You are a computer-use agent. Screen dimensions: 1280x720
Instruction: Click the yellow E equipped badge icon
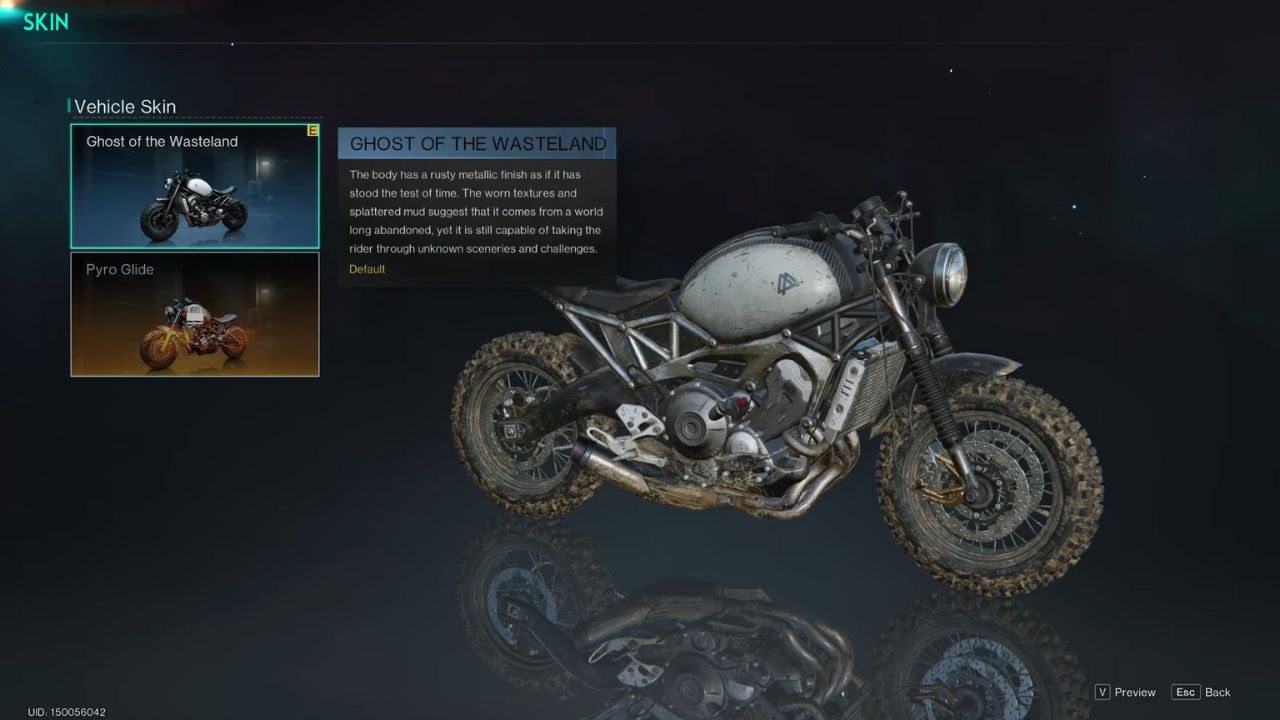(x=313, y=130)
